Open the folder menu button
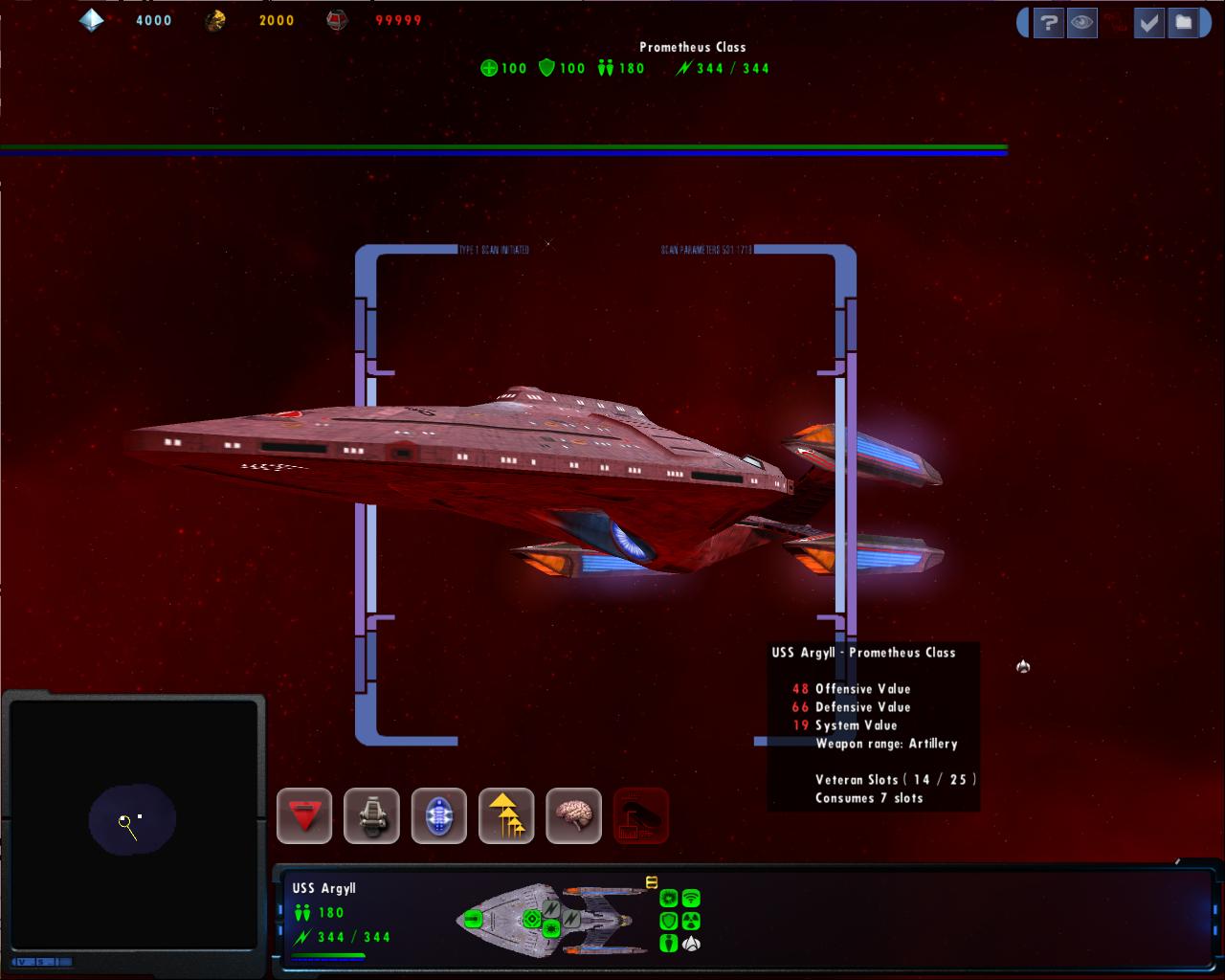This screenshot has width=1225, height=980. (1184, 23)
